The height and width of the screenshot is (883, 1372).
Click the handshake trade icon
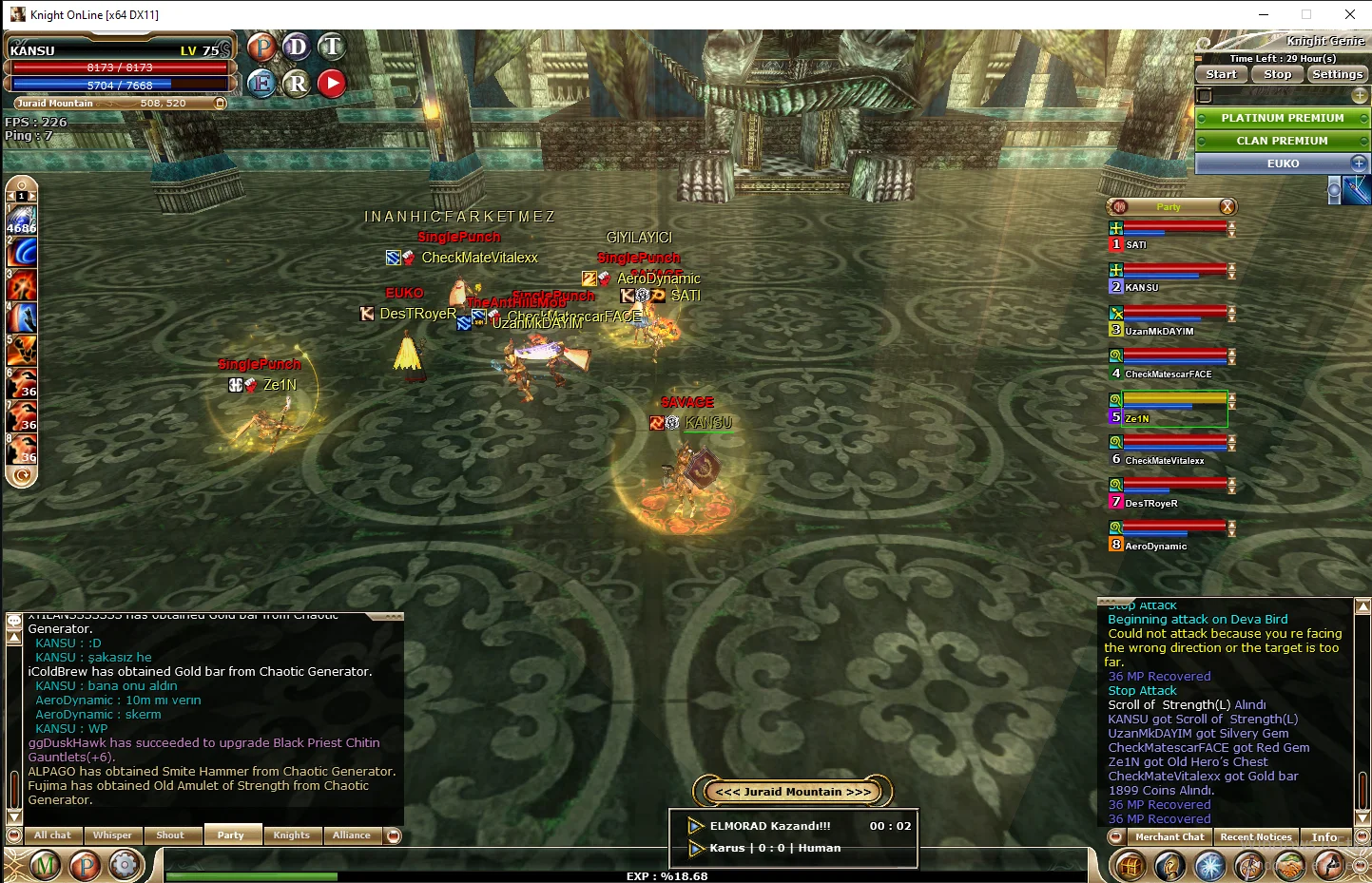(1288, 866)
